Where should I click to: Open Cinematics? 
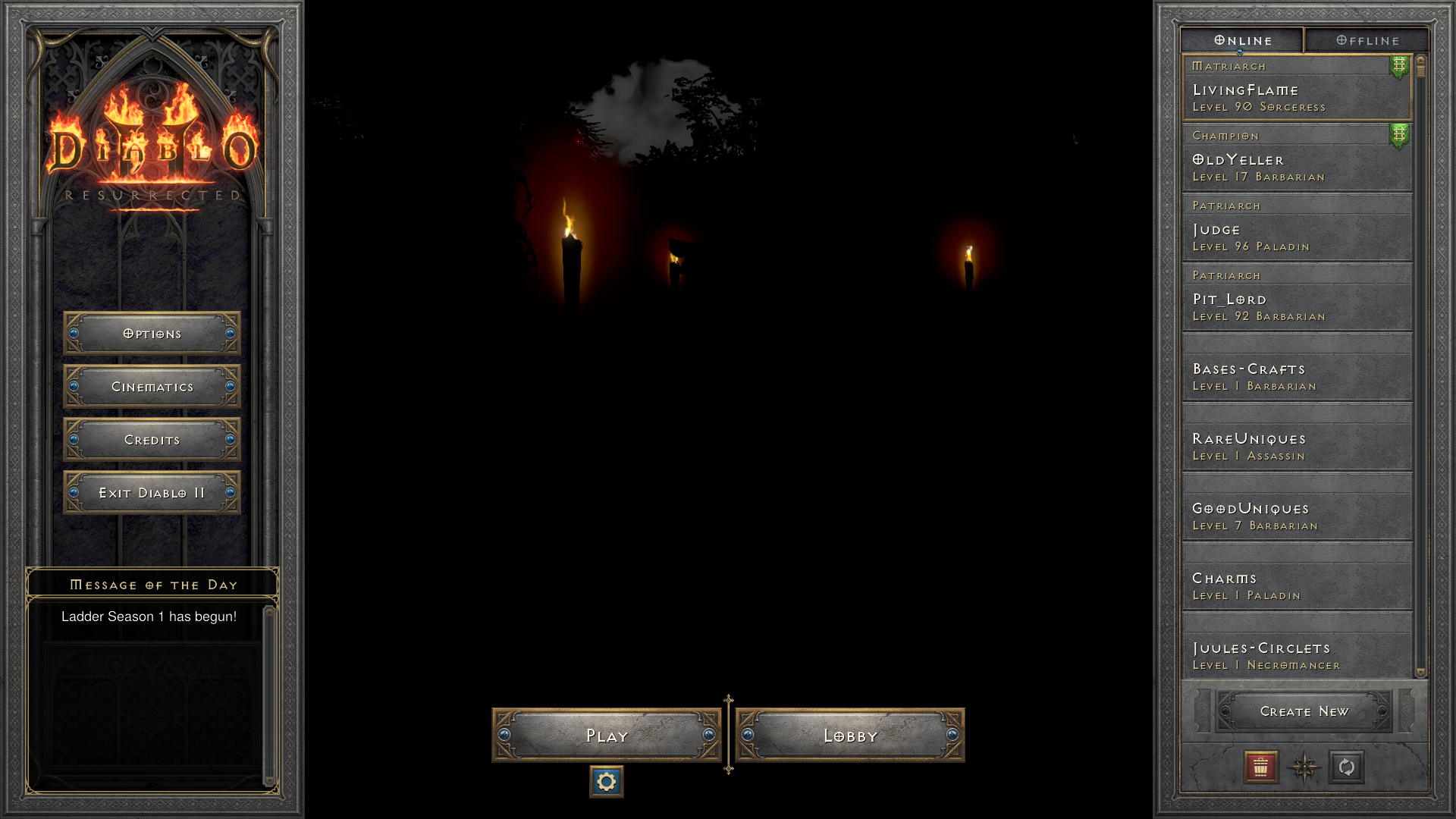pyautogui.click(x=151, y=386)
